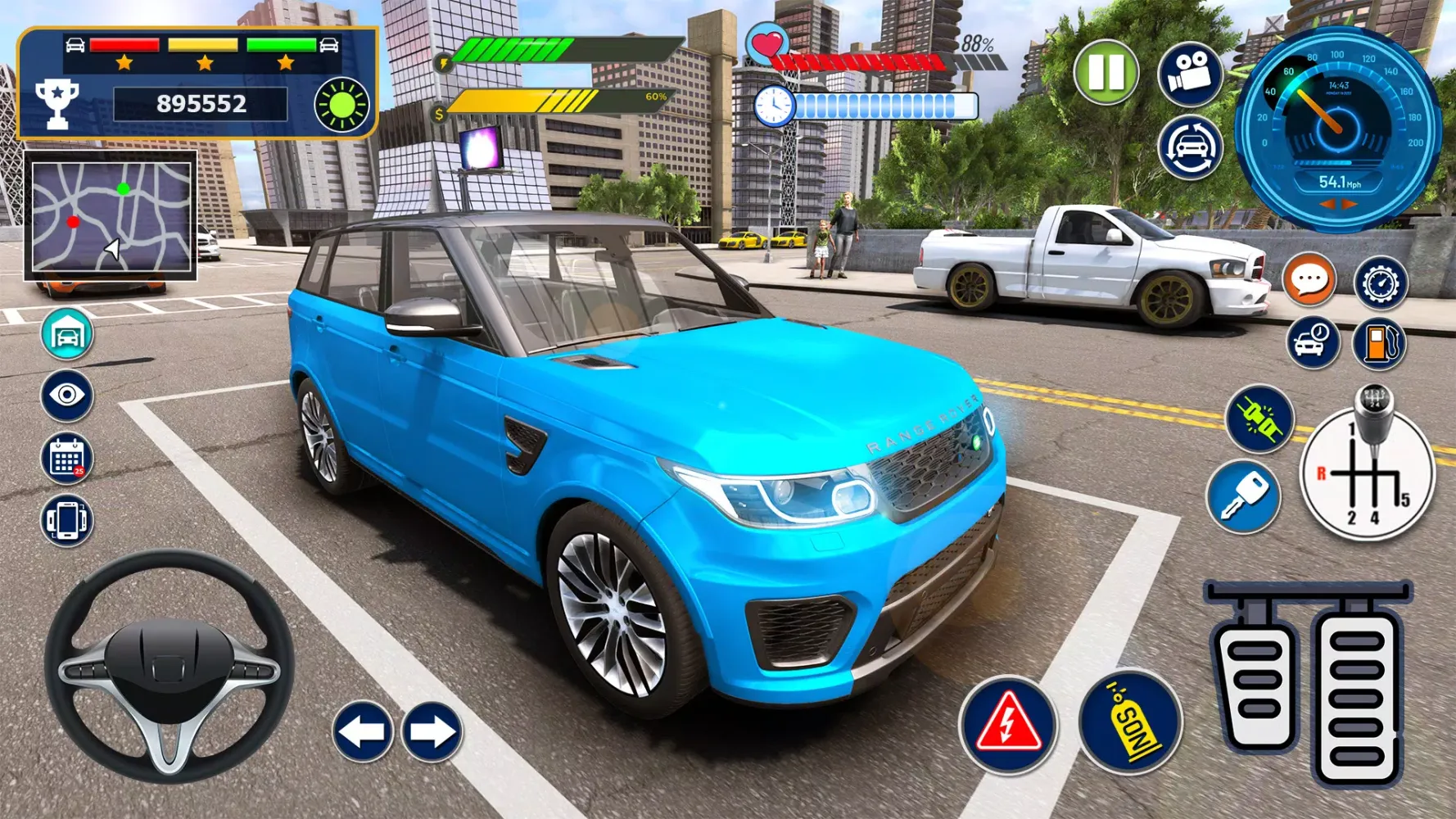Image resolution: width=1456 pixels, height=819 pixels.
Task: Open the calendar icon
Action: click(67, 458)
